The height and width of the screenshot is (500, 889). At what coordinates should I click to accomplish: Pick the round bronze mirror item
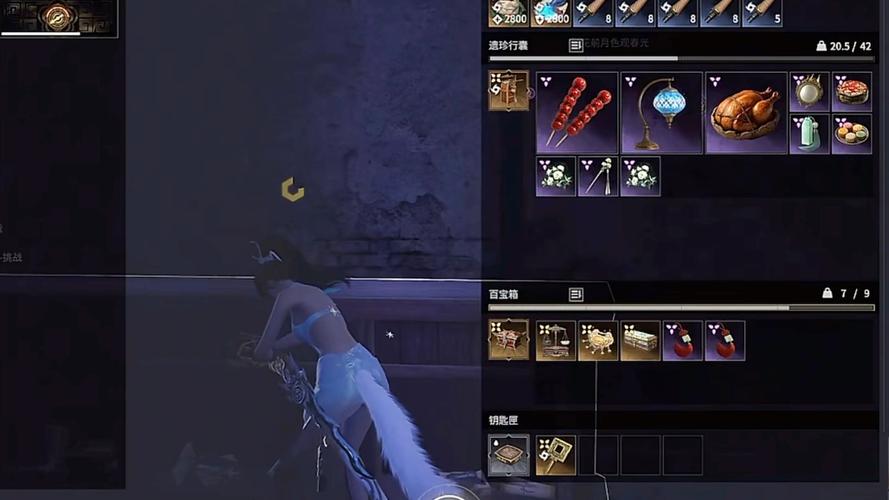(809, 91)
